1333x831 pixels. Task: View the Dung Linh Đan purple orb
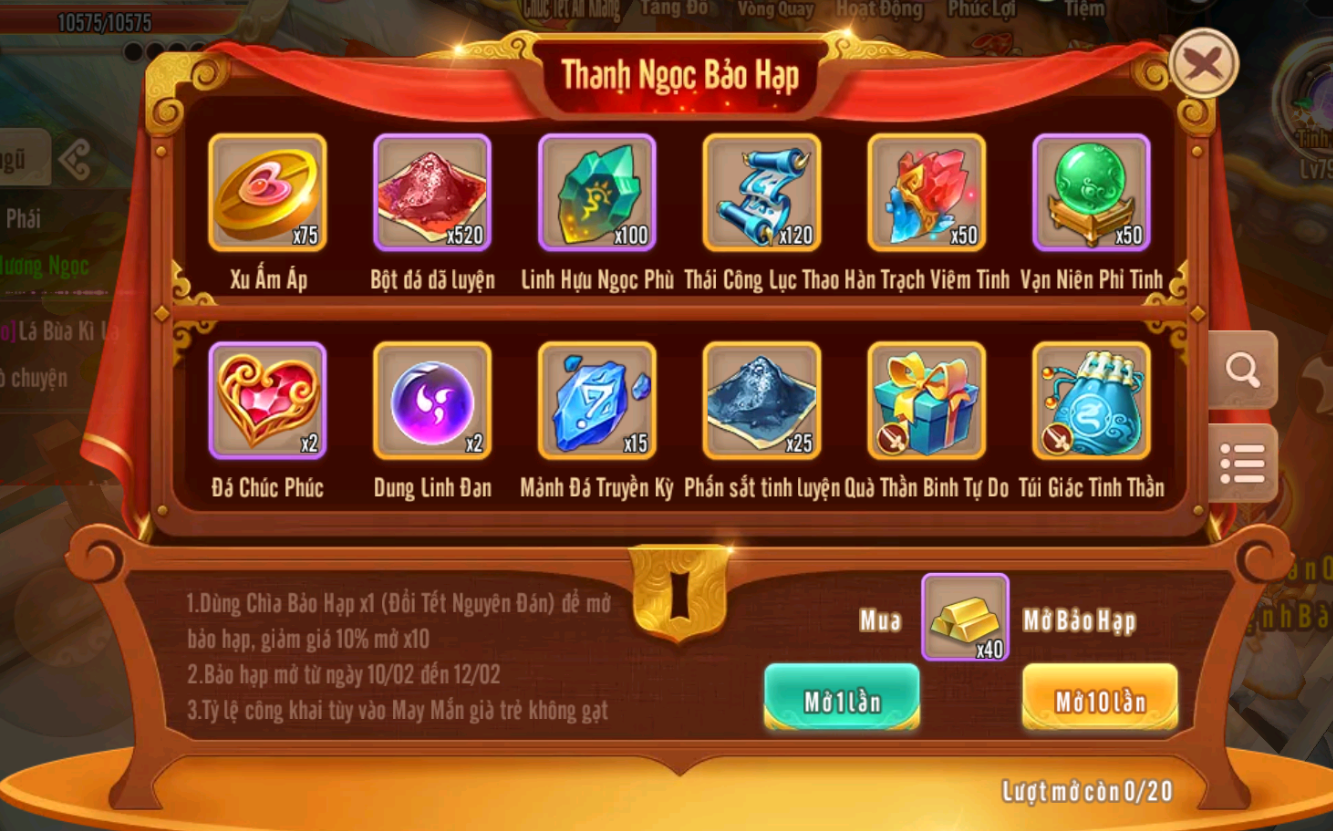tap(432, 400)
